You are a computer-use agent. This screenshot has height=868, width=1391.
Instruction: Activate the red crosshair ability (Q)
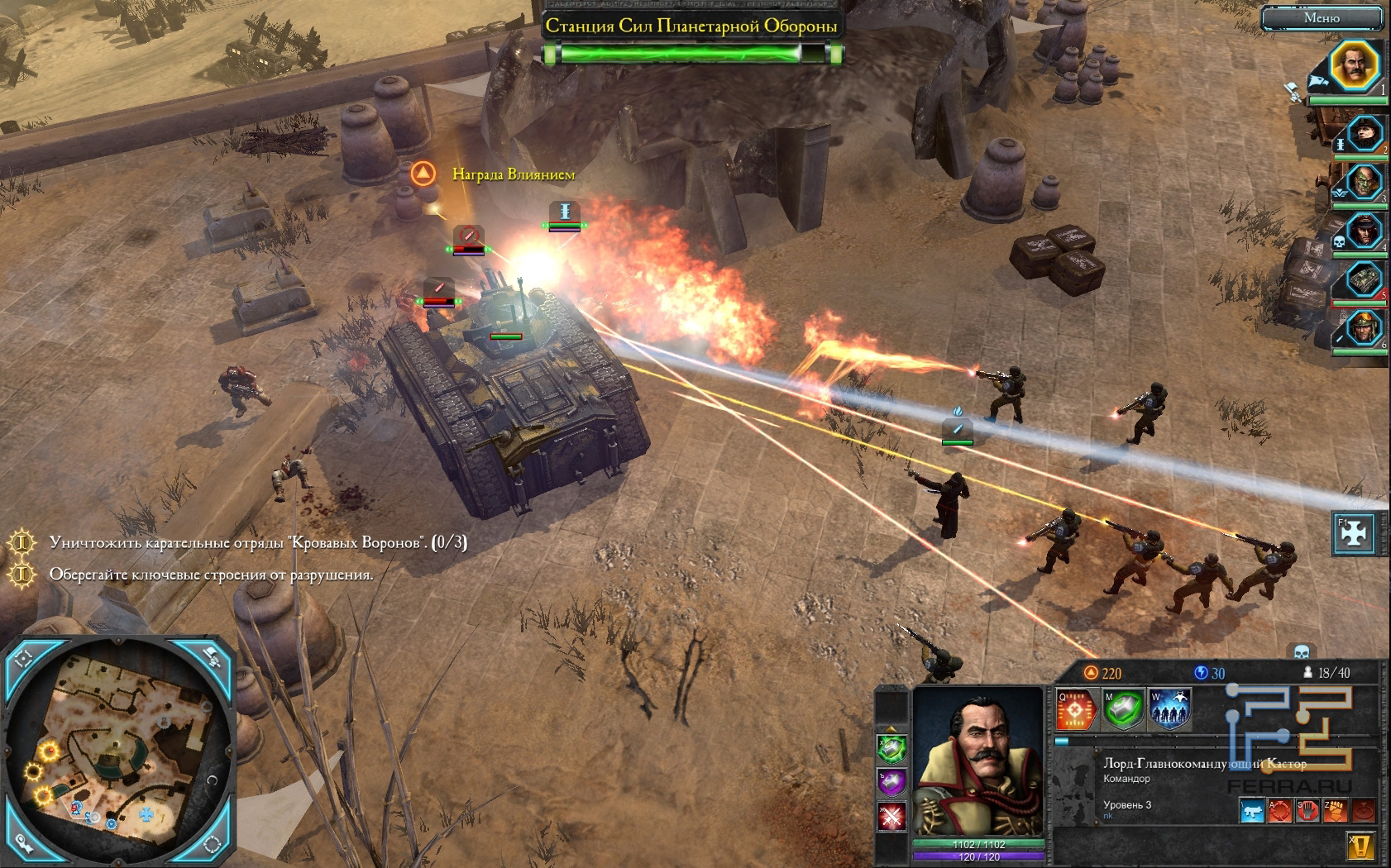1076,709
